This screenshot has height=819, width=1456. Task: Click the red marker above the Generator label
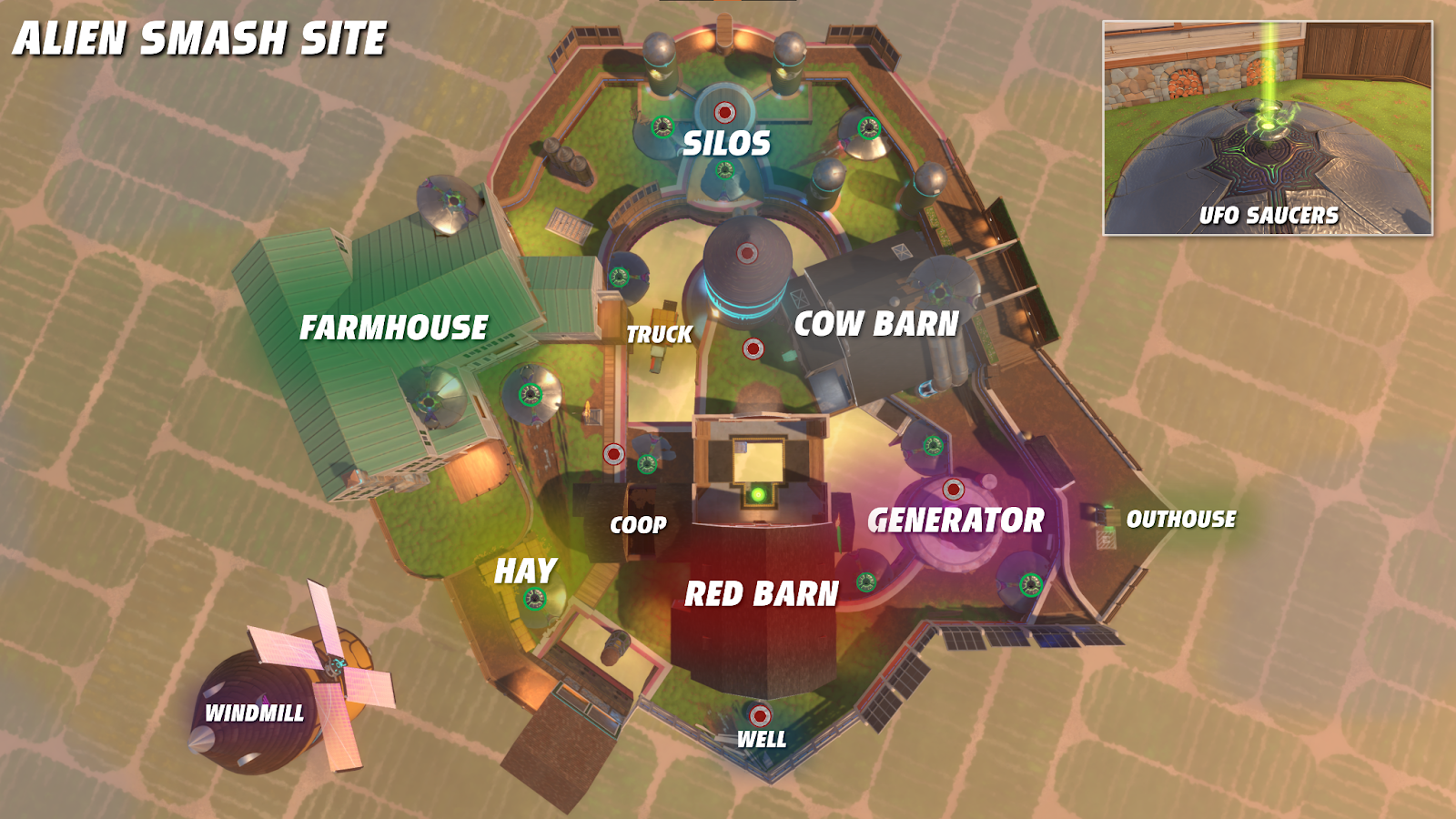click(953, 490)
